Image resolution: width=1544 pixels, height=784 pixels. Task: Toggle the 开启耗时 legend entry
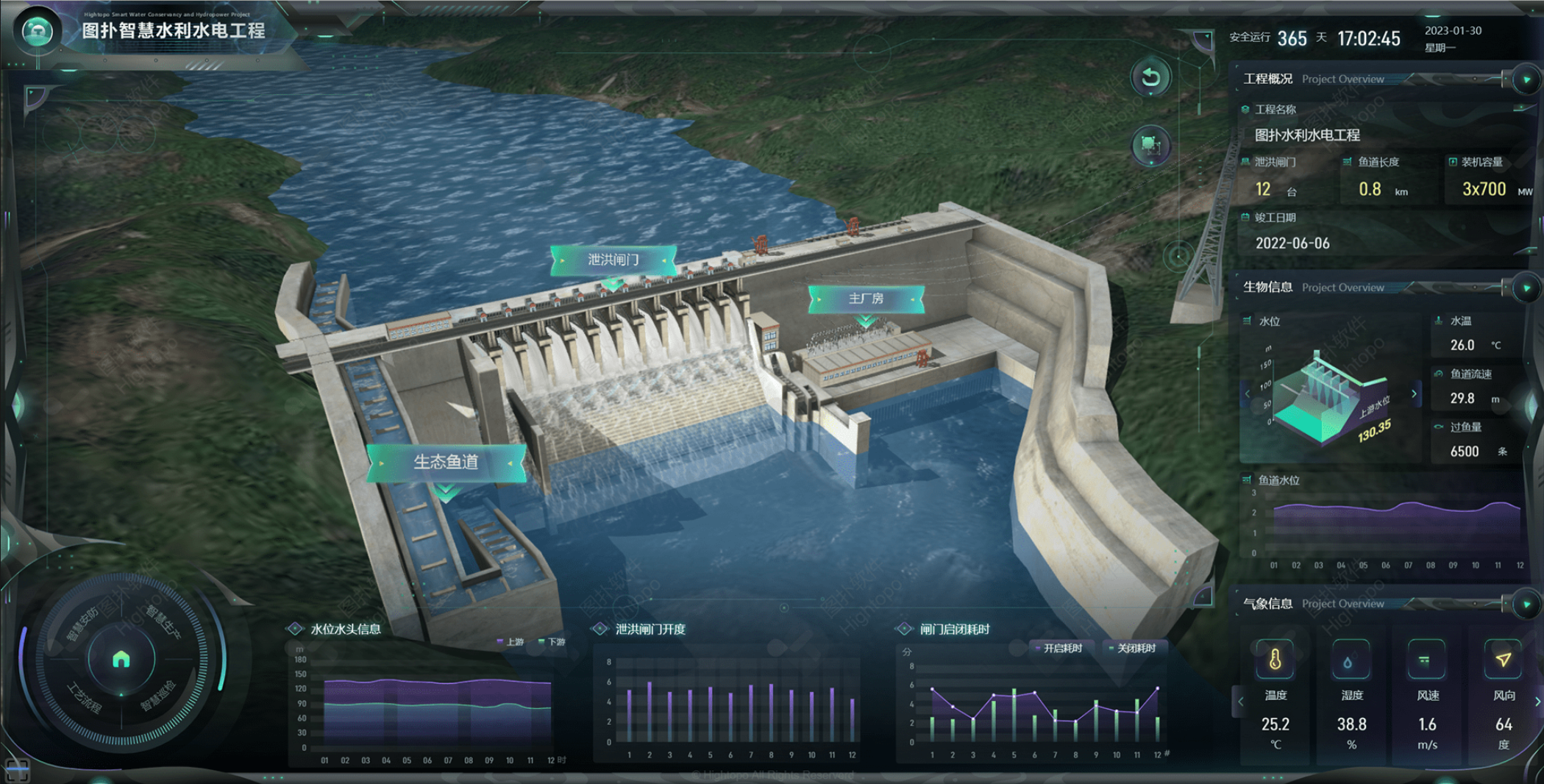(1059, 648)
